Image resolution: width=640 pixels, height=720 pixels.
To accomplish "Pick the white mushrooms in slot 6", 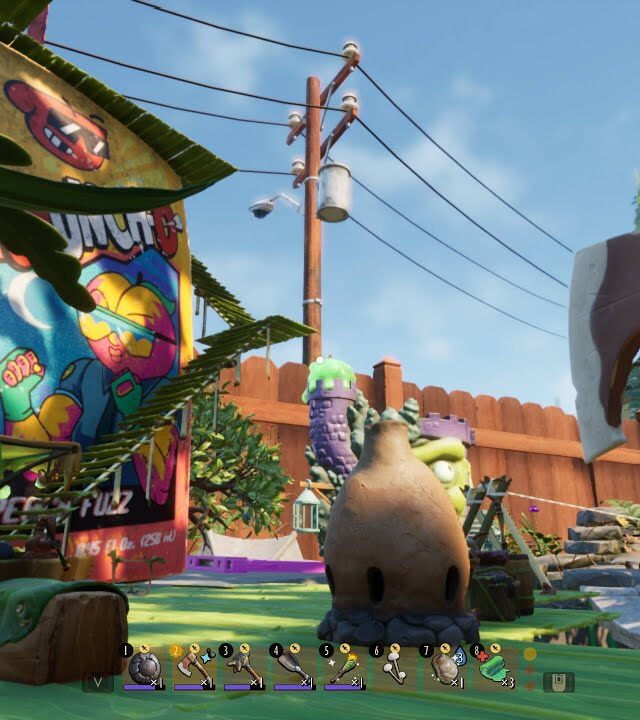I will click(391, 667).
